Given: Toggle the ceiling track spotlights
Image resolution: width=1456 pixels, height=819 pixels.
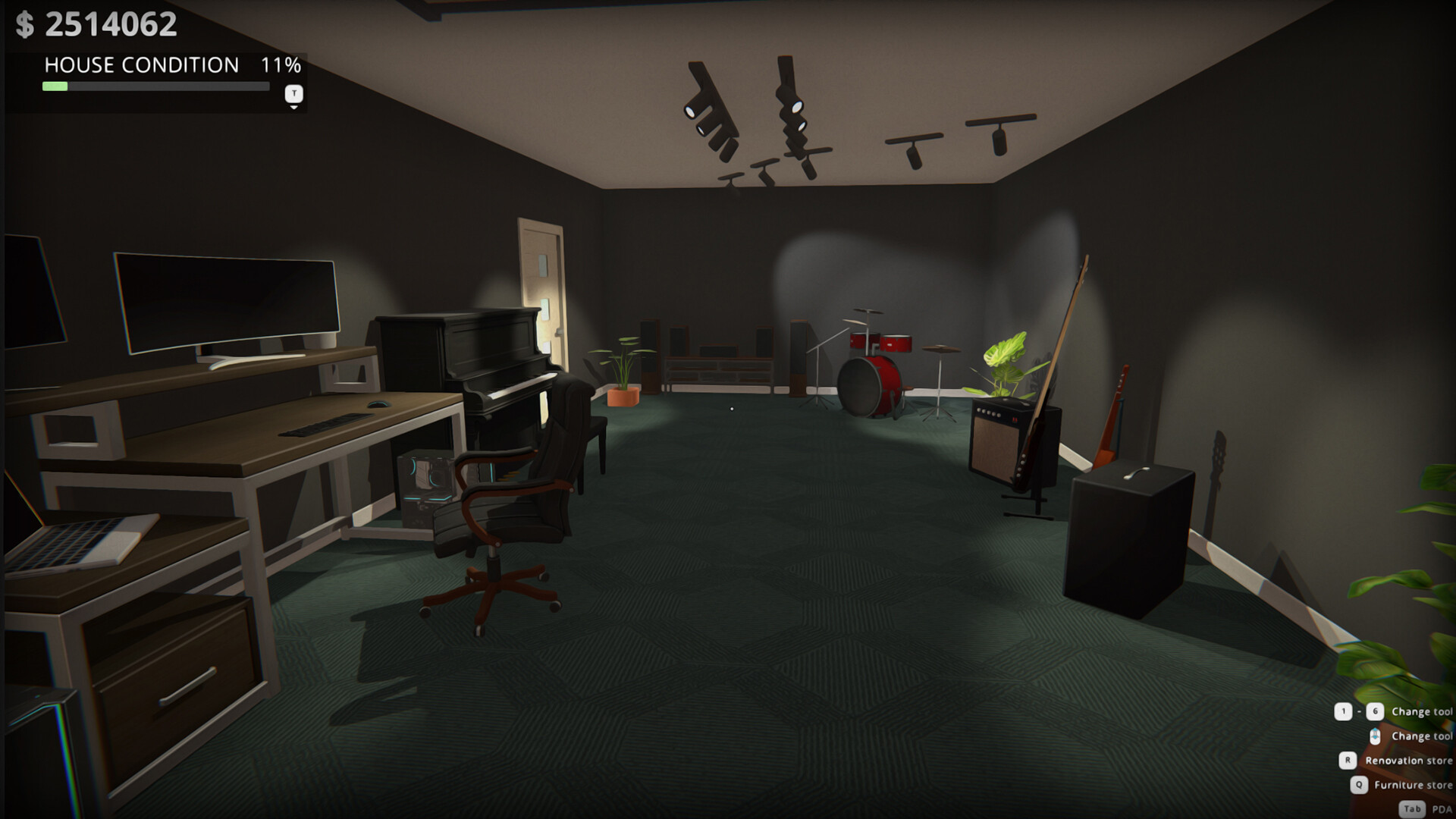Looking at the screenshot, I should pyautogui.click(x=789, y=106).
